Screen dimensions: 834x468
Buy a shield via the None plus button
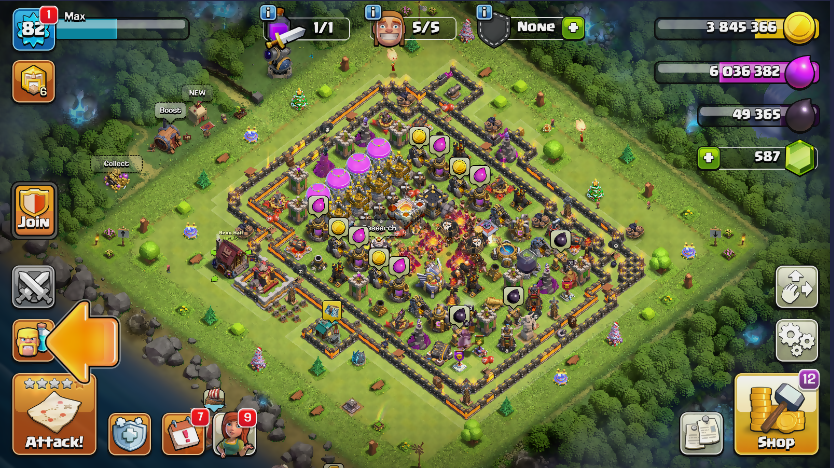[572, 27]
